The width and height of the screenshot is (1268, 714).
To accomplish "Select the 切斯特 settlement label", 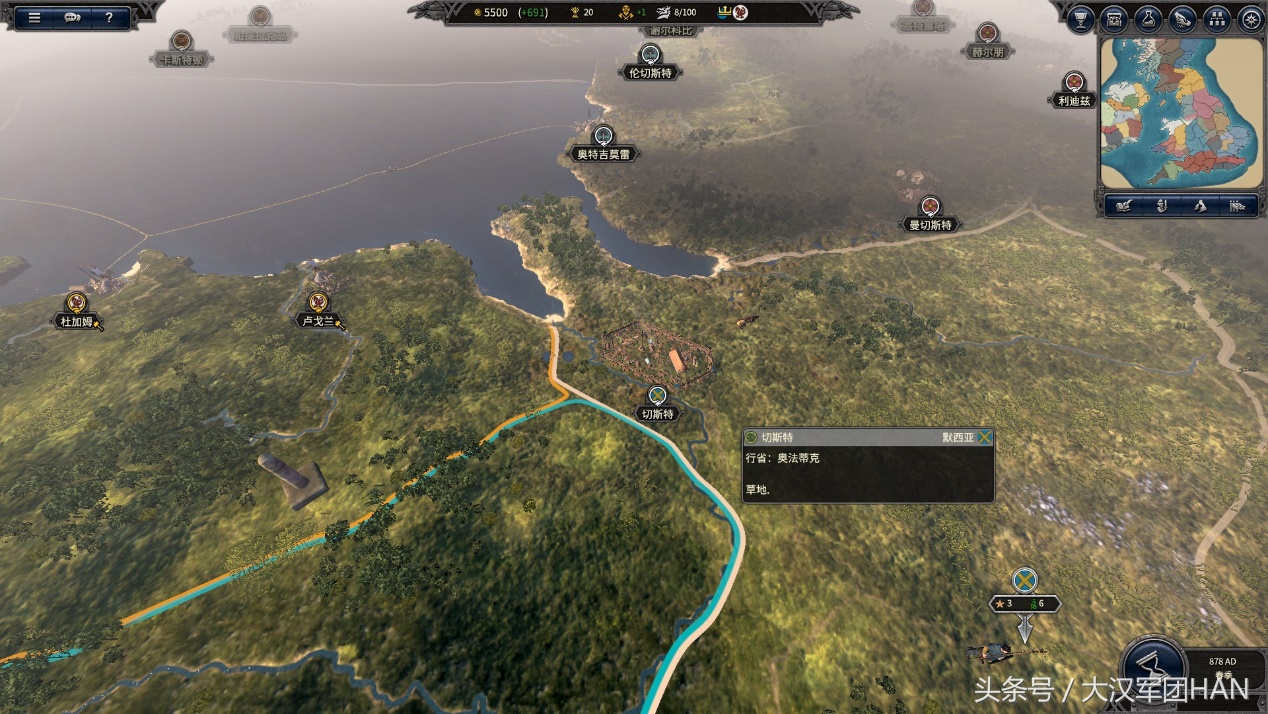I will pyautogui.click(x=658, y=414).
